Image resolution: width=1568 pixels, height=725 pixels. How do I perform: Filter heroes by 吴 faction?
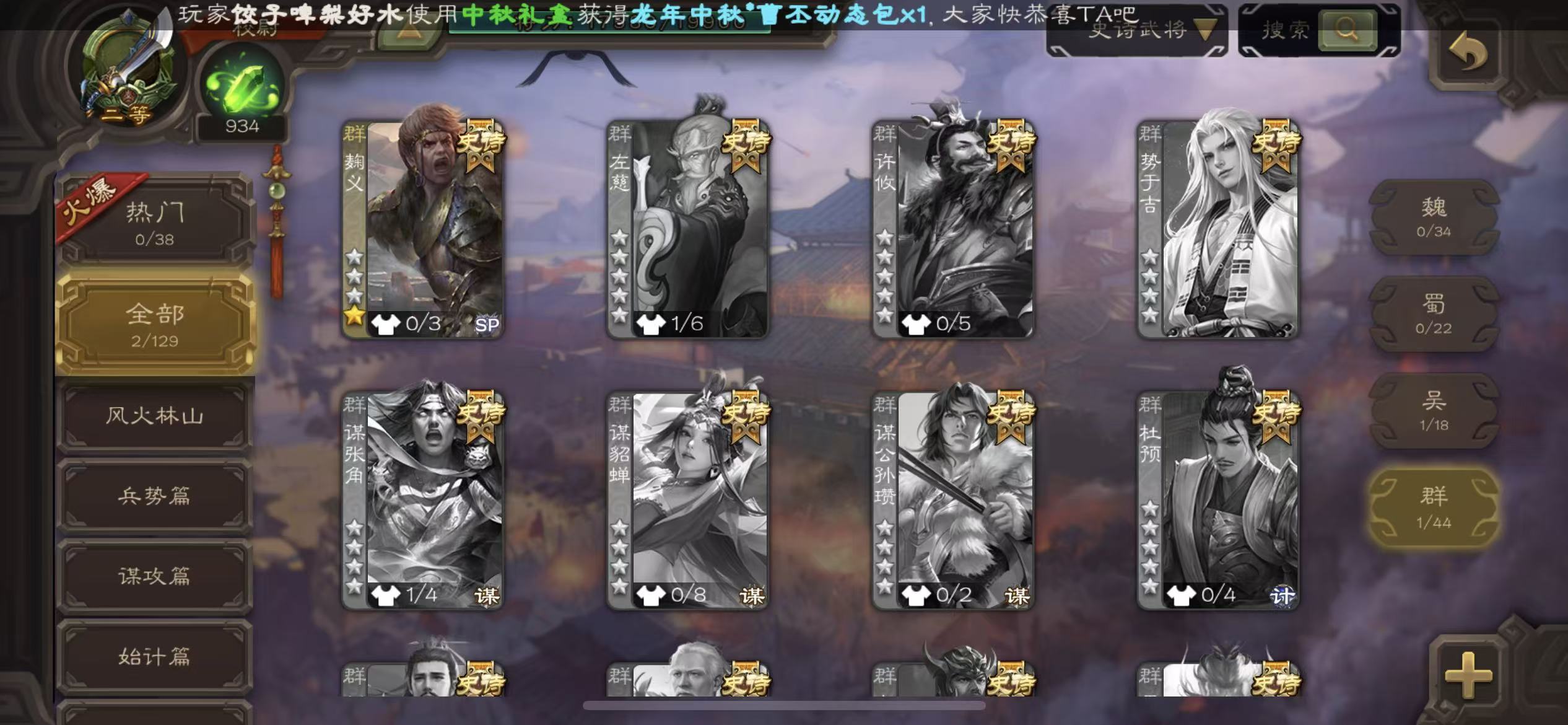point(1434,411)
